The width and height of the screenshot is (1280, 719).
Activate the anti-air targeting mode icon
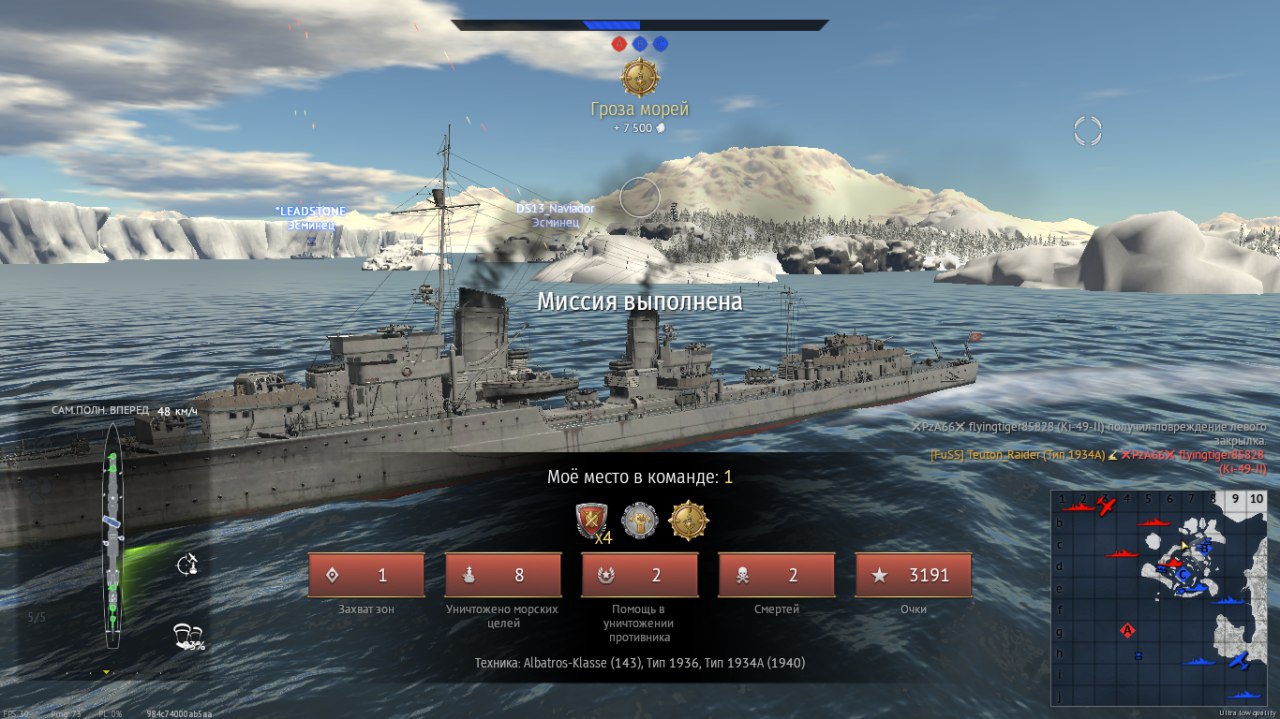point(186,565)
